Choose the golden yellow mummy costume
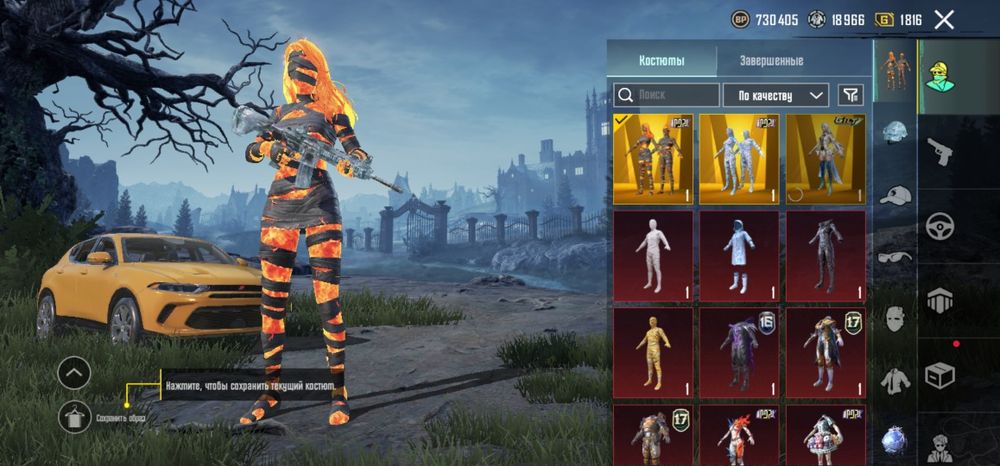The height and width of the screenshot is (466, 1000). click(652, 351)
